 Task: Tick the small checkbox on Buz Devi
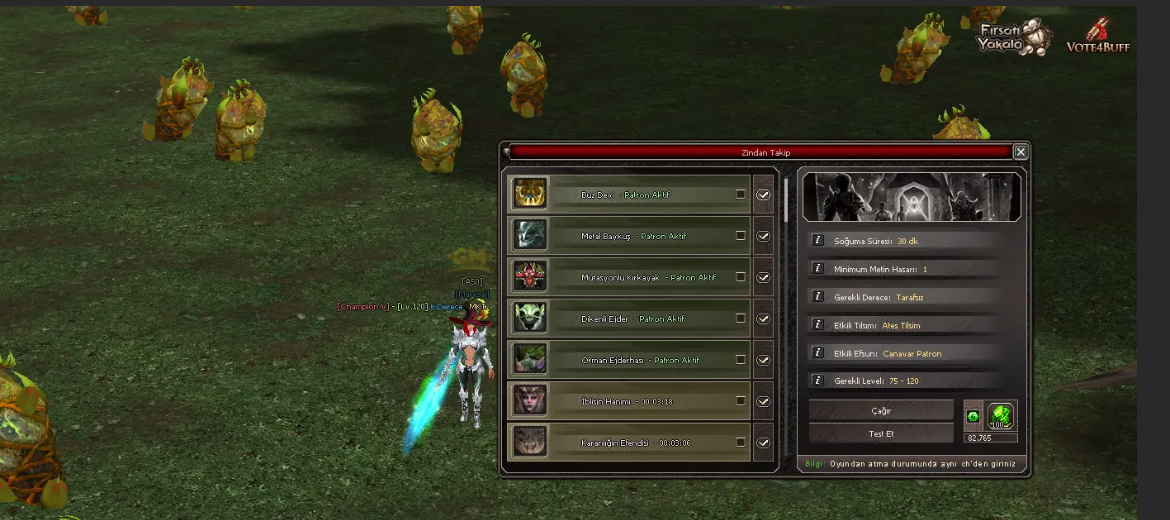click(x=741, y=194)
